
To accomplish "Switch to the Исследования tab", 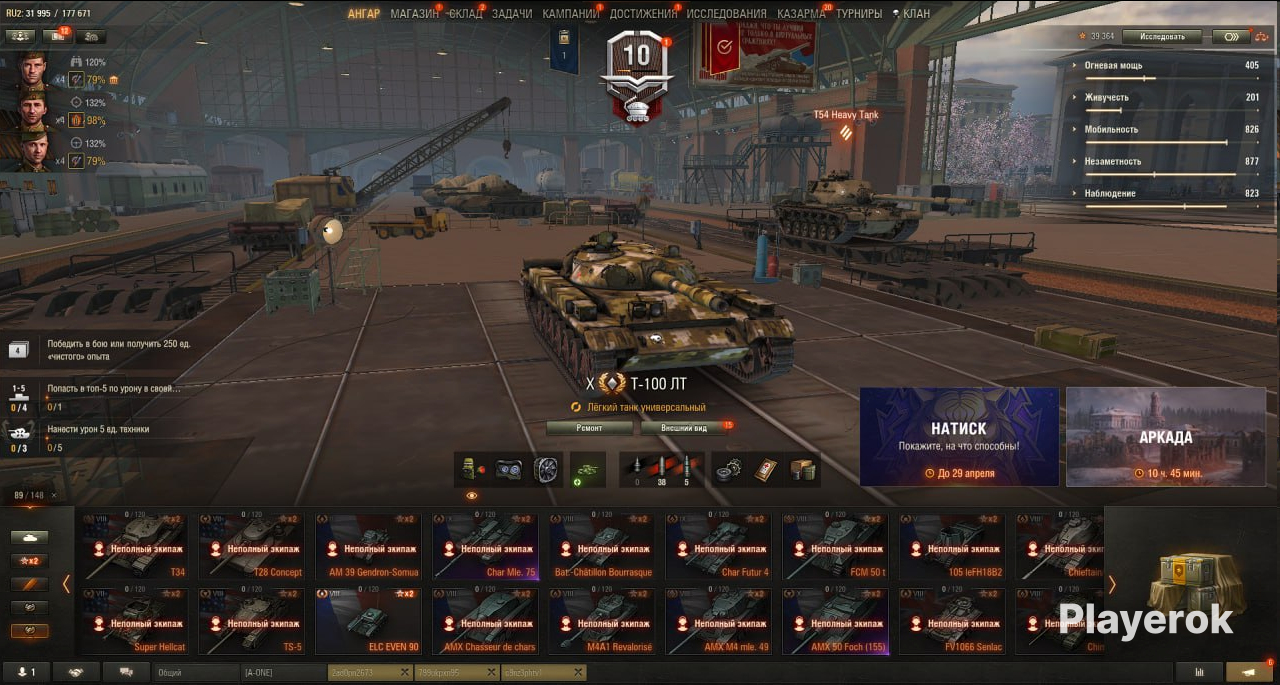I will tap(726, 14).
